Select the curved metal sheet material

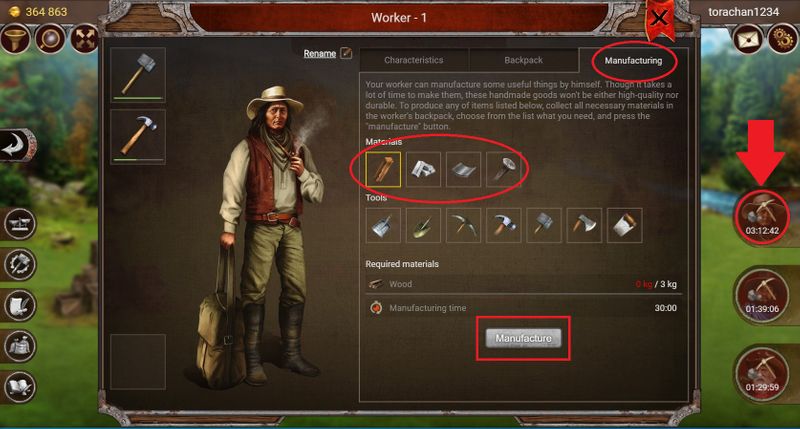click(x=464, y=171)
